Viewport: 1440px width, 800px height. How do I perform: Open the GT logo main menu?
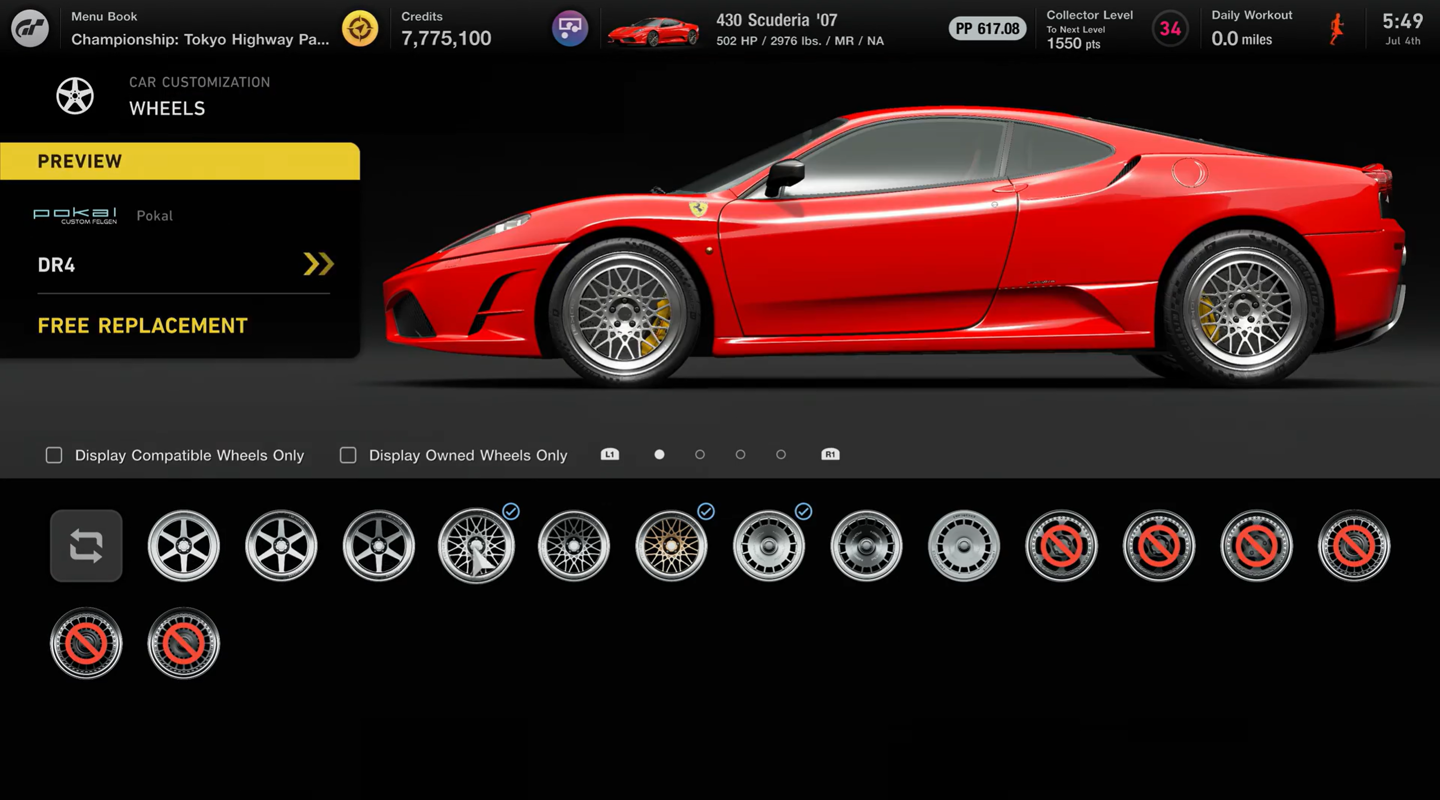[30, 28]
